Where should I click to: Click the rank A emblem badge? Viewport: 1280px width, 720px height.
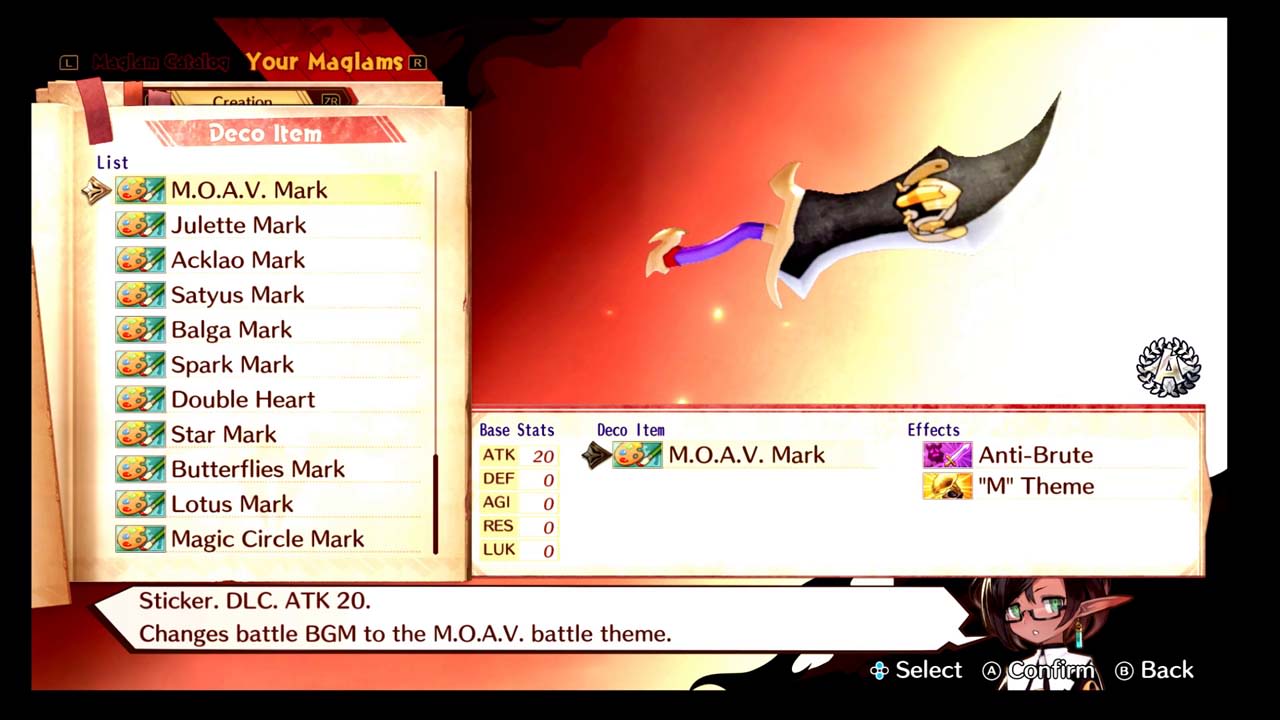(1168, 367)
